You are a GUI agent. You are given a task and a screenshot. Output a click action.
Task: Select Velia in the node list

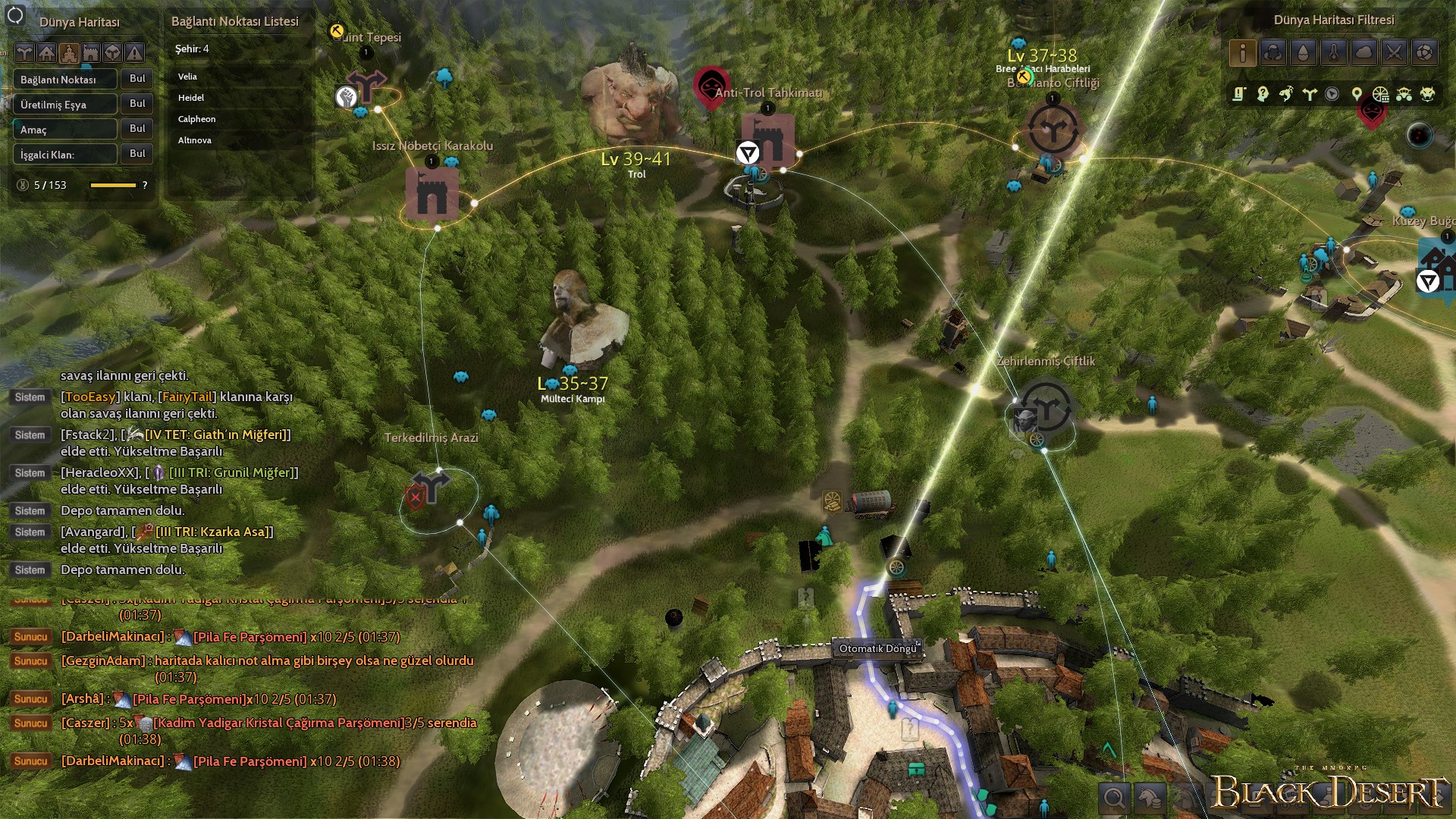187,77
